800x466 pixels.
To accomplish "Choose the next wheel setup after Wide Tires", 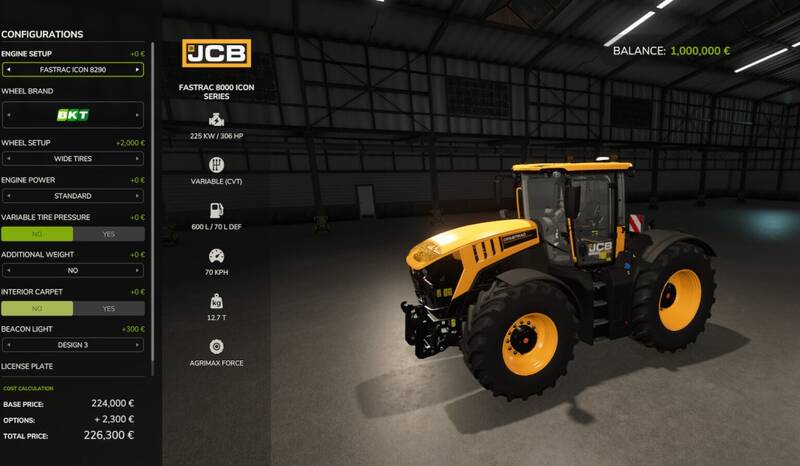I will click(x=138, y=158).
